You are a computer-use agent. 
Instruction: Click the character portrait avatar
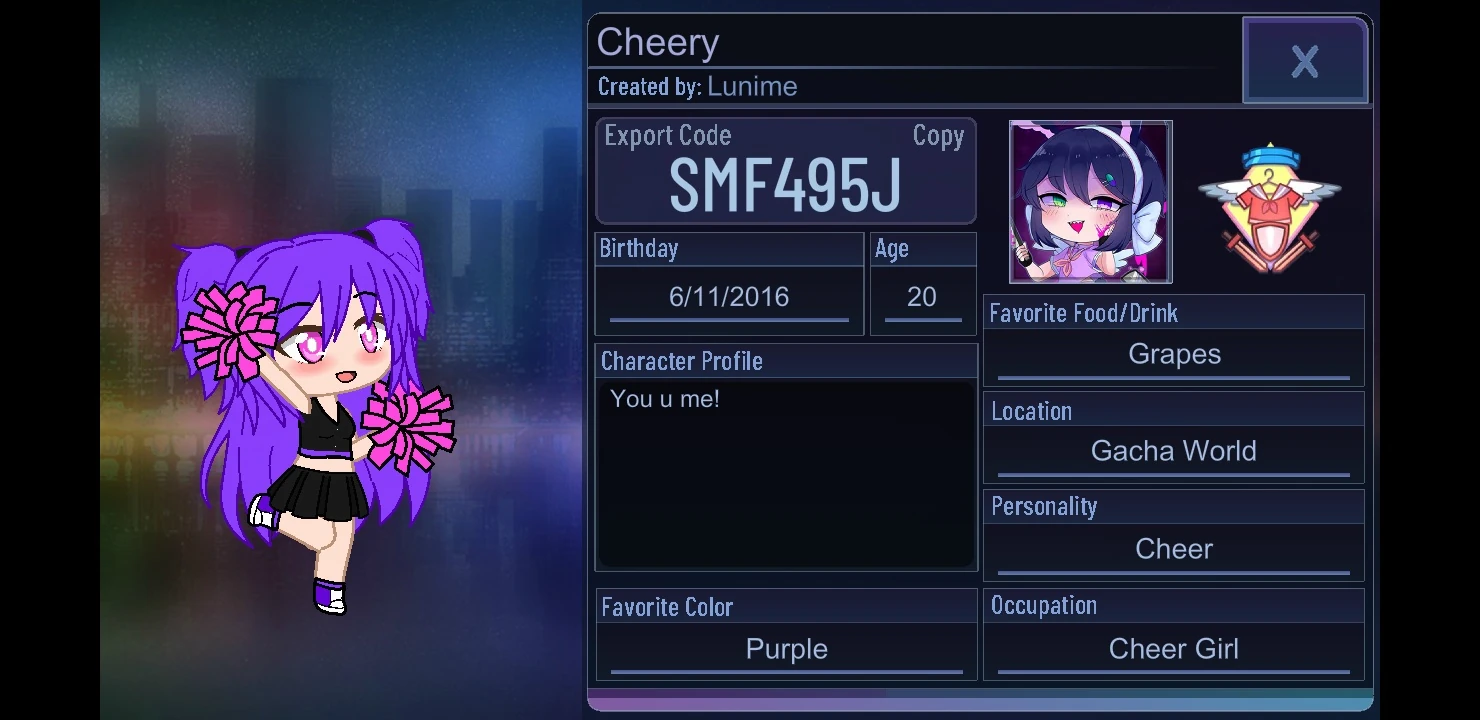point(1090,202)
